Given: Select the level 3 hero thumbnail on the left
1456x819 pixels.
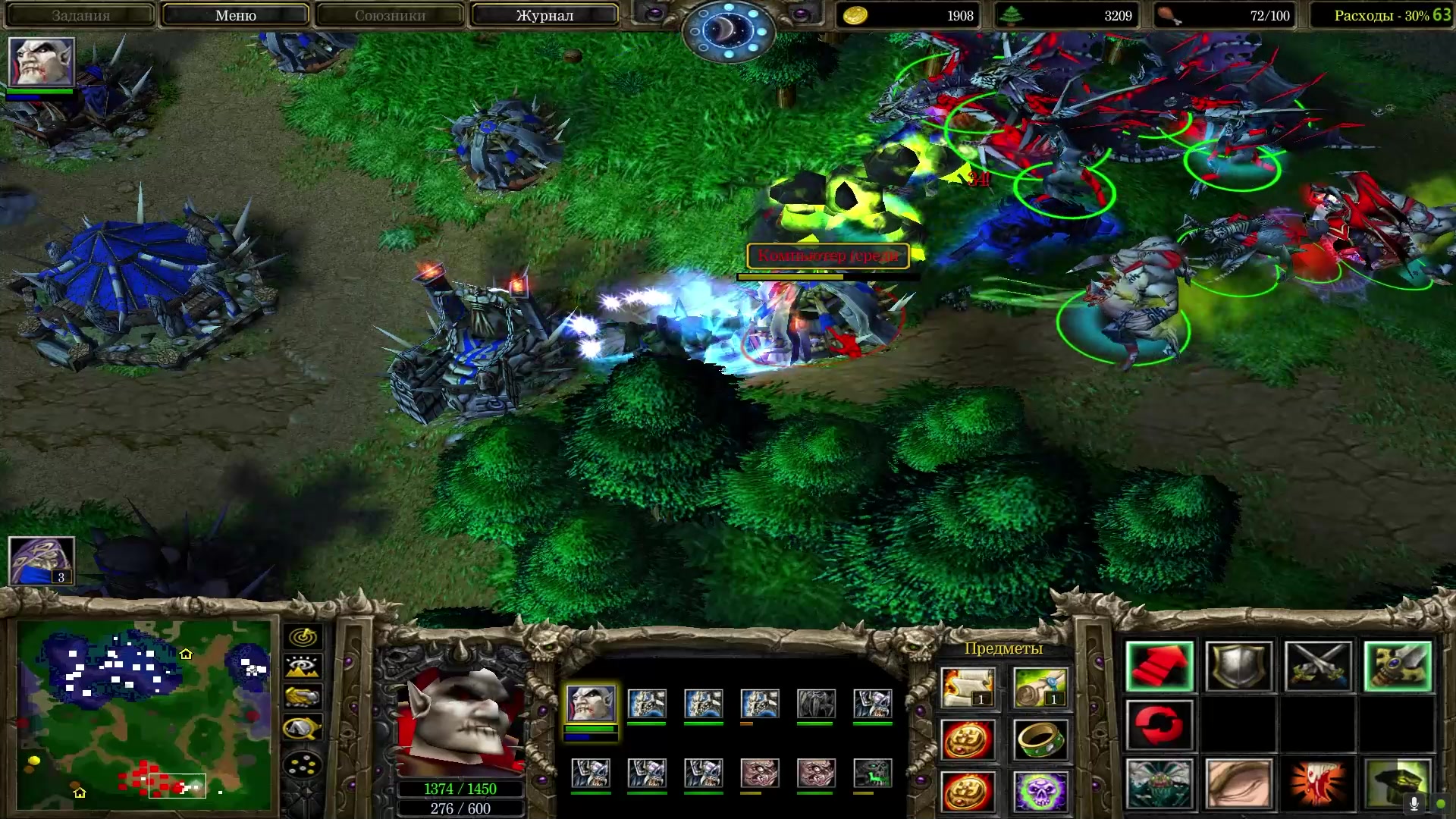Looking at the screenshot, I should tap(42, 560).
